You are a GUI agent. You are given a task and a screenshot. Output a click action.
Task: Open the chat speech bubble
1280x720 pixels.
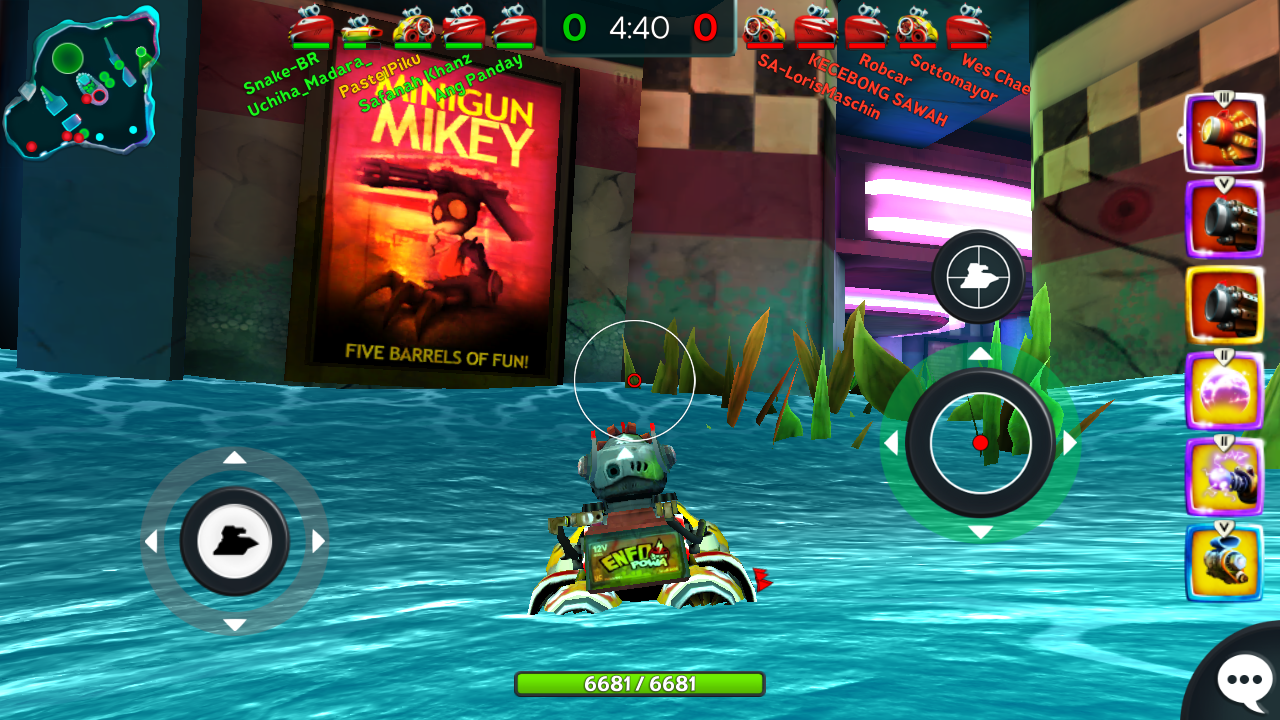pyautogui.click(x=1244, y=680)
